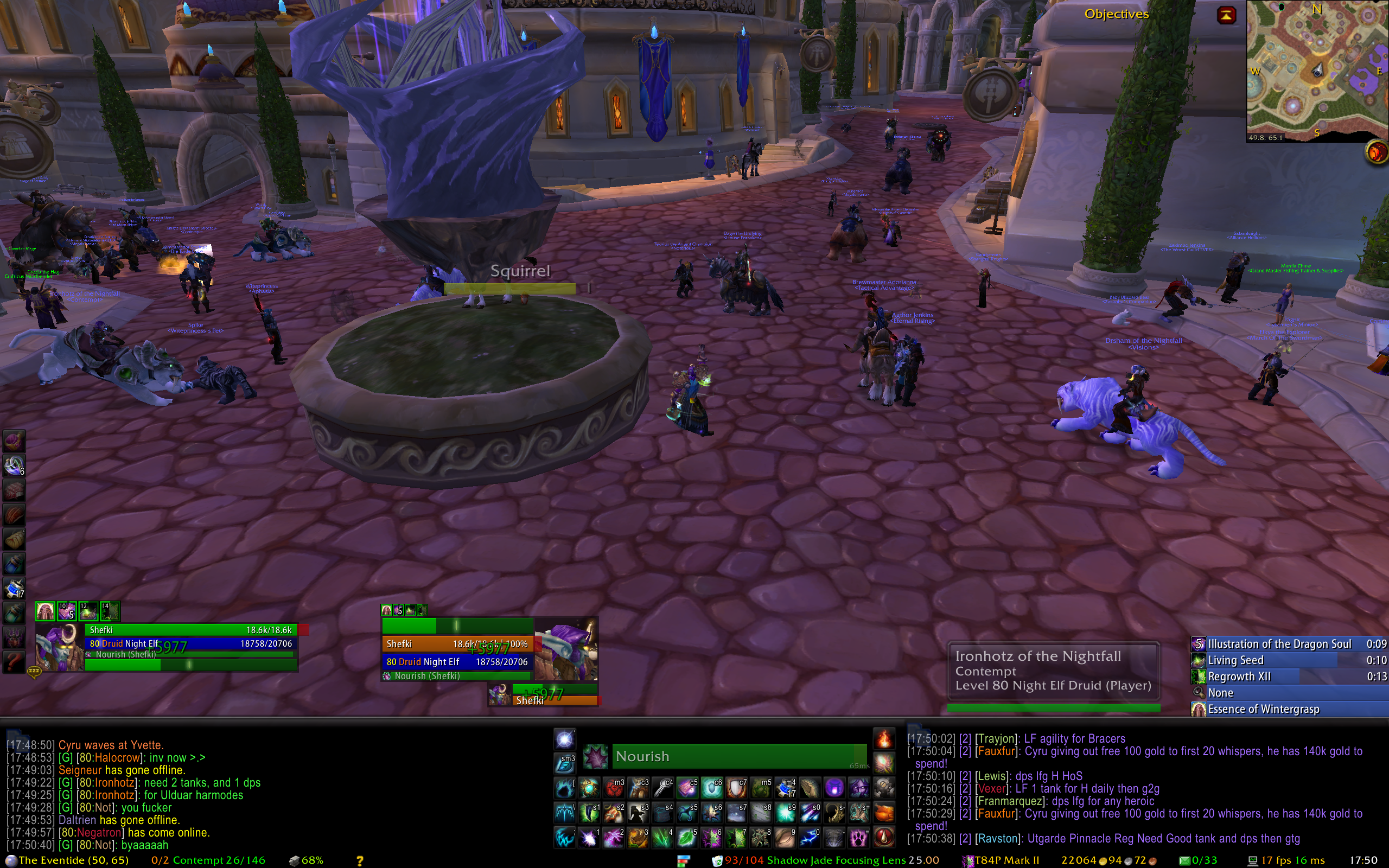Activate the shield ability labeled c7
The image size is (1389, 868).
click(x=736, y=788)
